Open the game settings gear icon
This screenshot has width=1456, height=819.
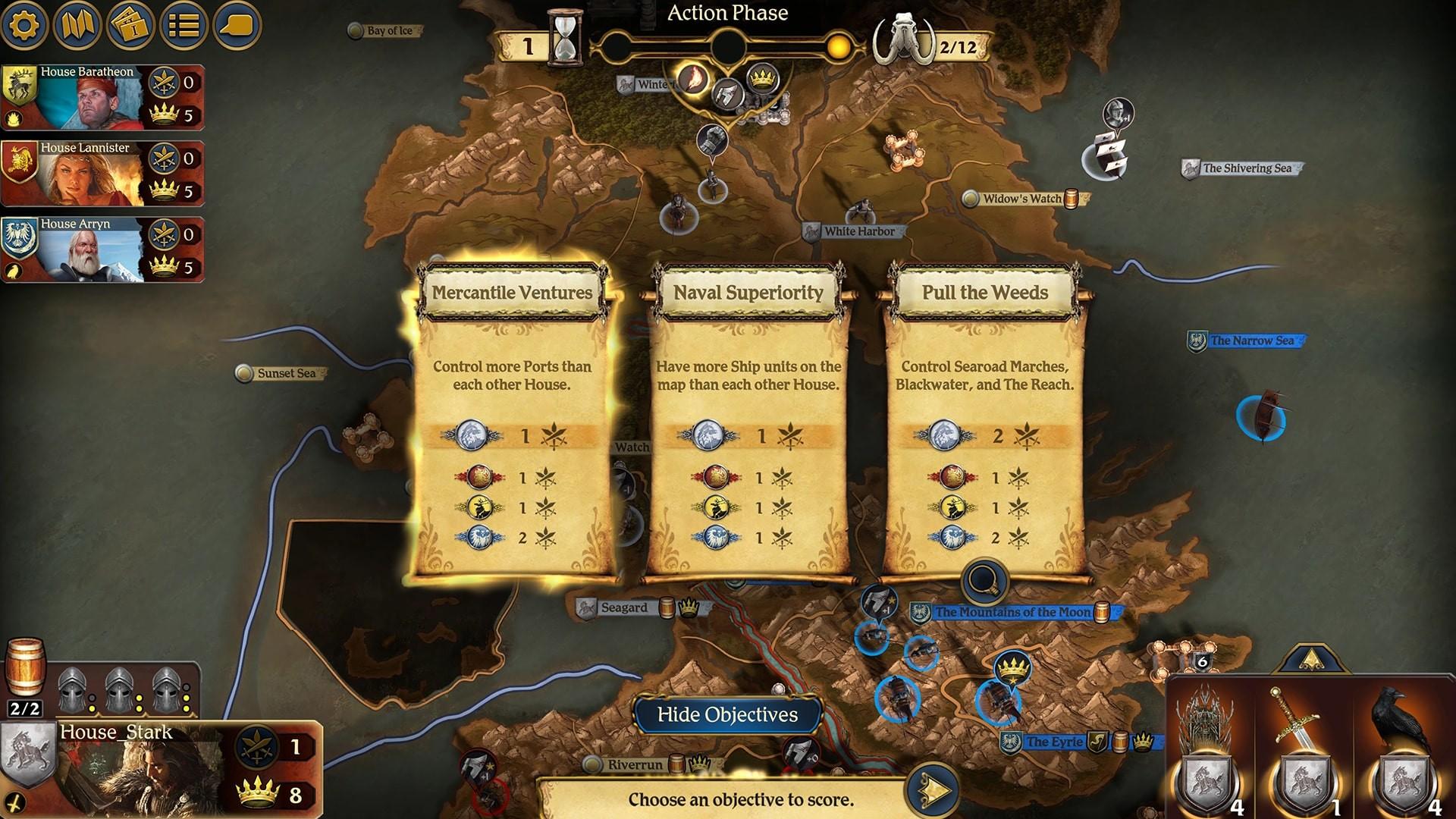point(25,26)
